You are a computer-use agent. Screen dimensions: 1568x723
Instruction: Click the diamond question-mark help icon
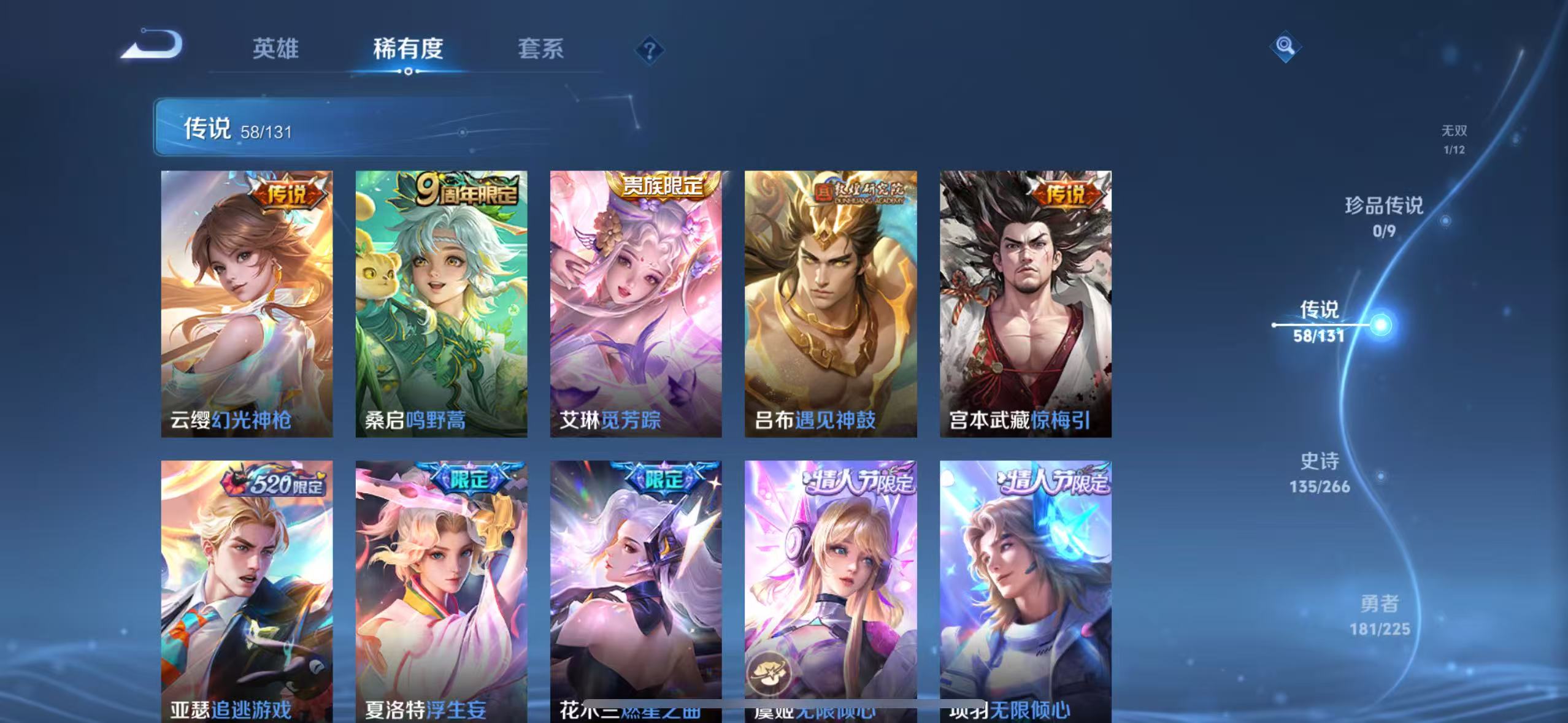pyautogui.click(x=648, y=48)
